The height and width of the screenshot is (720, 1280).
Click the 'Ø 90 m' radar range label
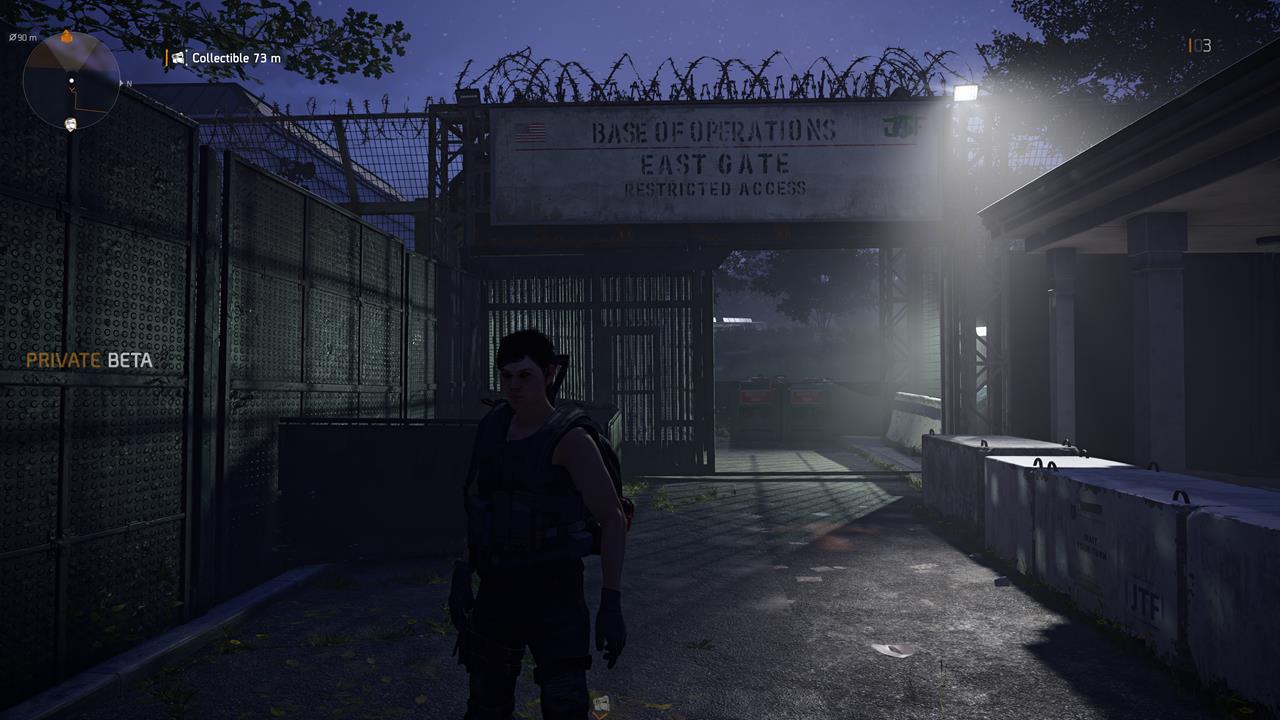(23, 37)
